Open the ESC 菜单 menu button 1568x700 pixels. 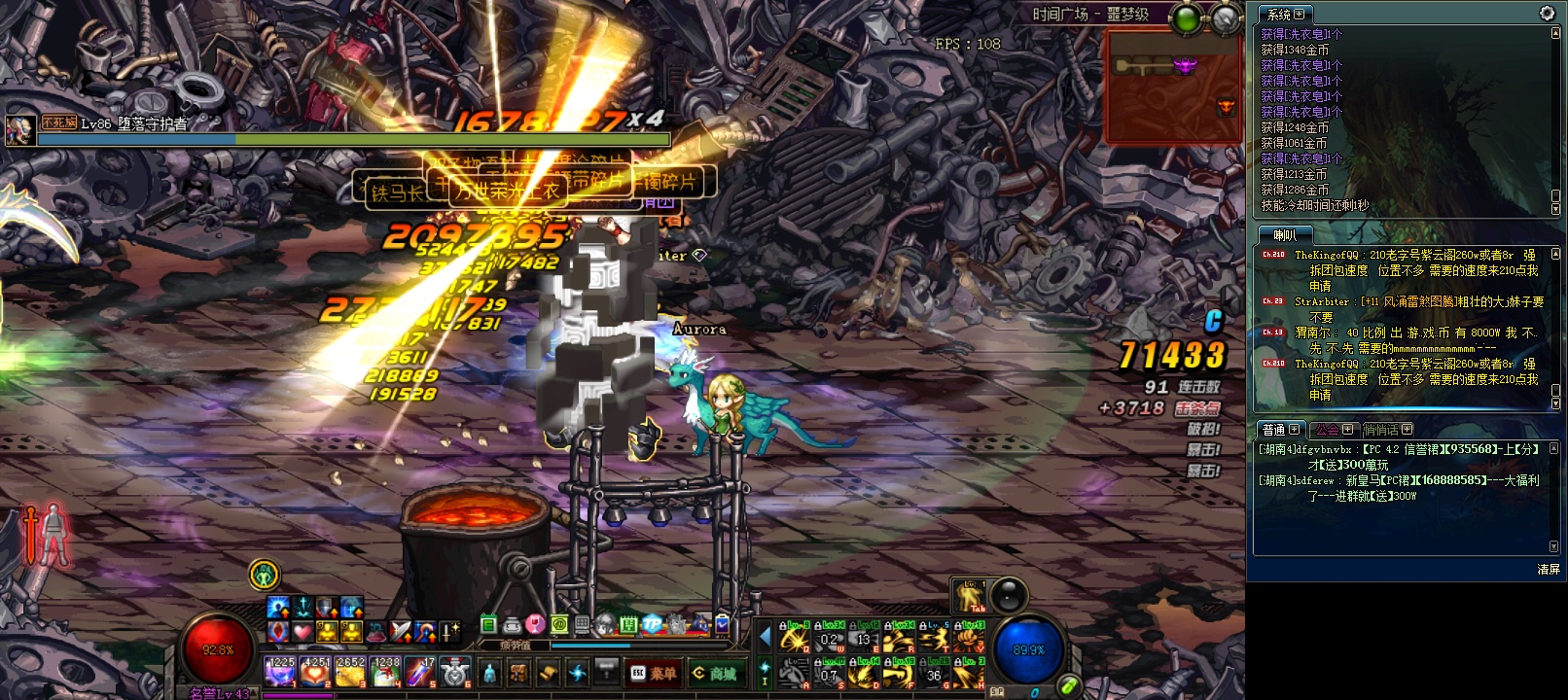[x=654, y=673]
